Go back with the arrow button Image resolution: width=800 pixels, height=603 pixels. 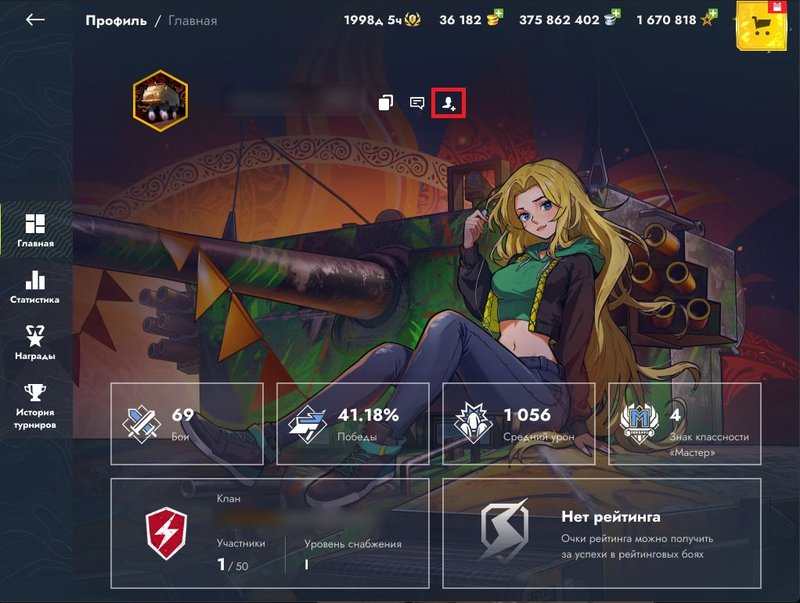(36, 20)
